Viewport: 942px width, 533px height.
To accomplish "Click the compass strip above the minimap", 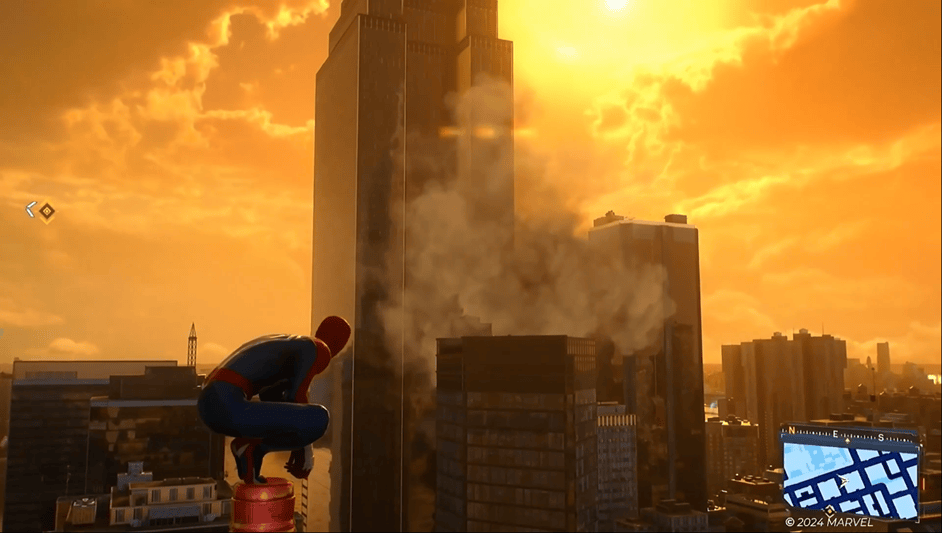I will (851, 434).
